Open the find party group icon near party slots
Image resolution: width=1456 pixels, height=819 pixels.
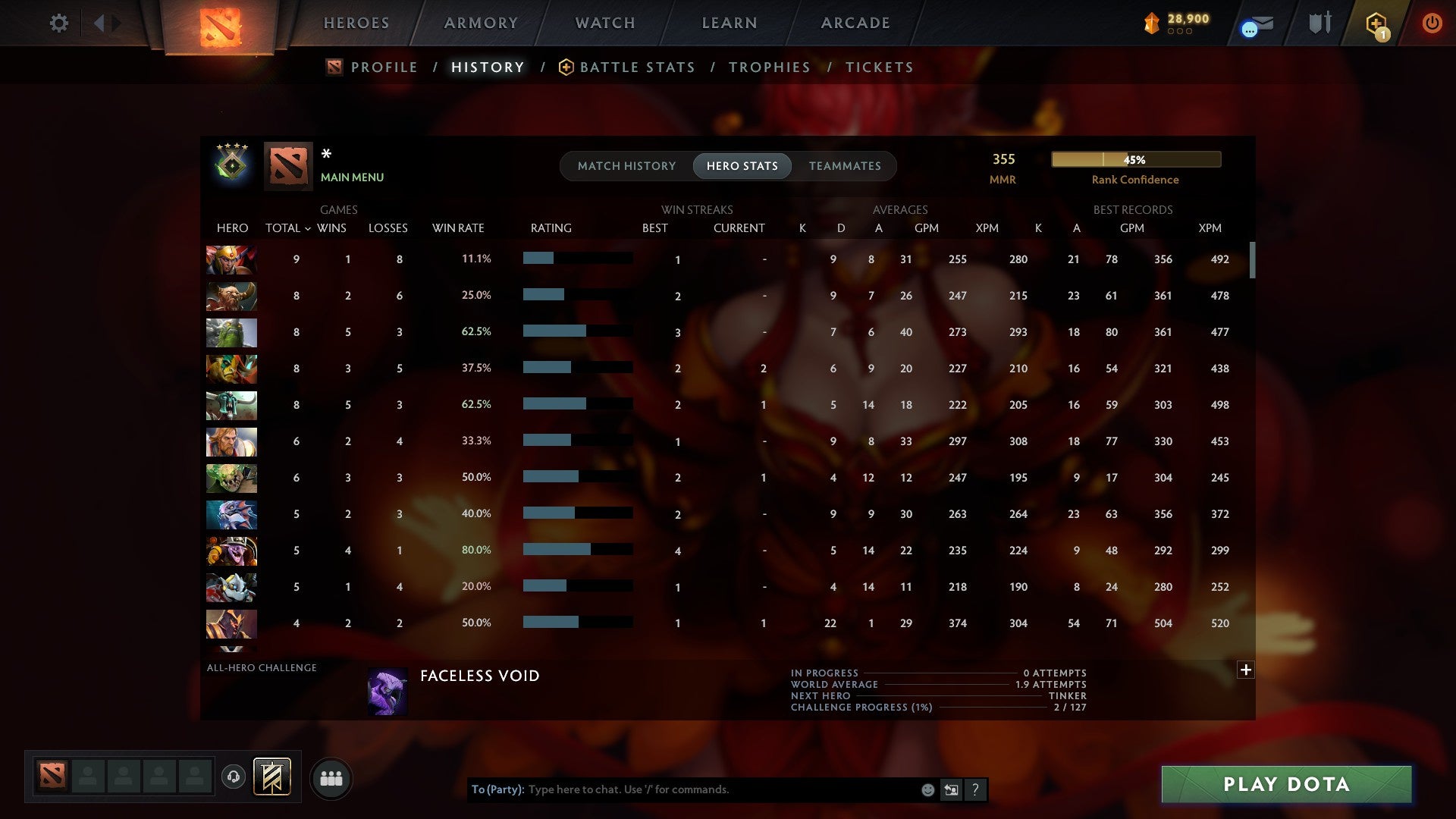point(331,777)
